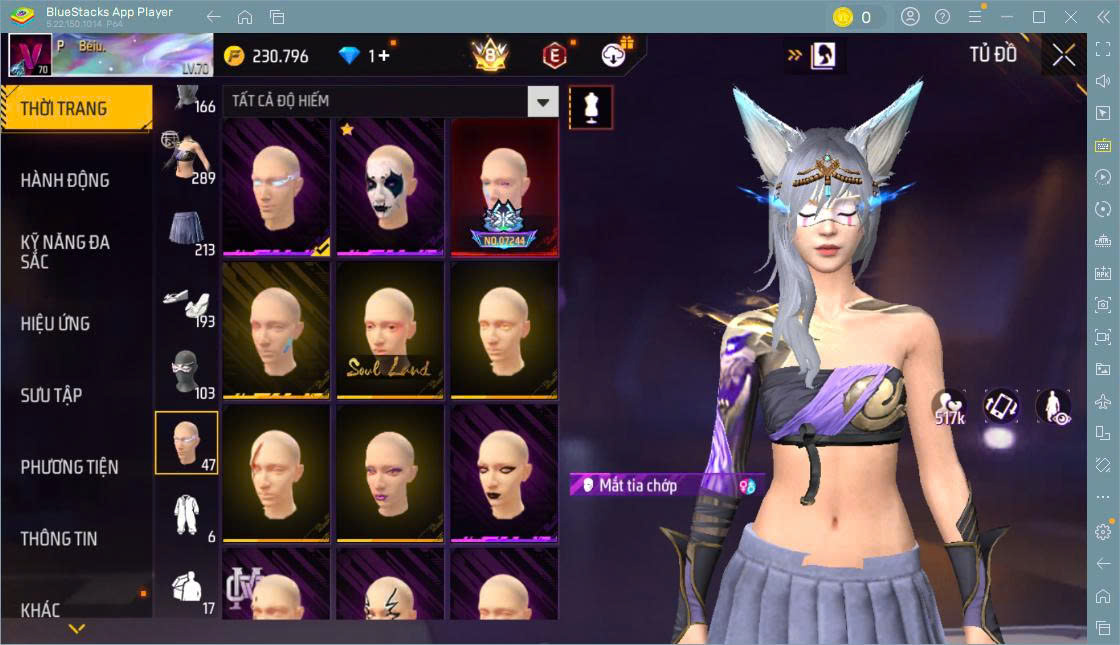
Task: Add diamonds via the diamond counter
Action: (x=379, y=56)
